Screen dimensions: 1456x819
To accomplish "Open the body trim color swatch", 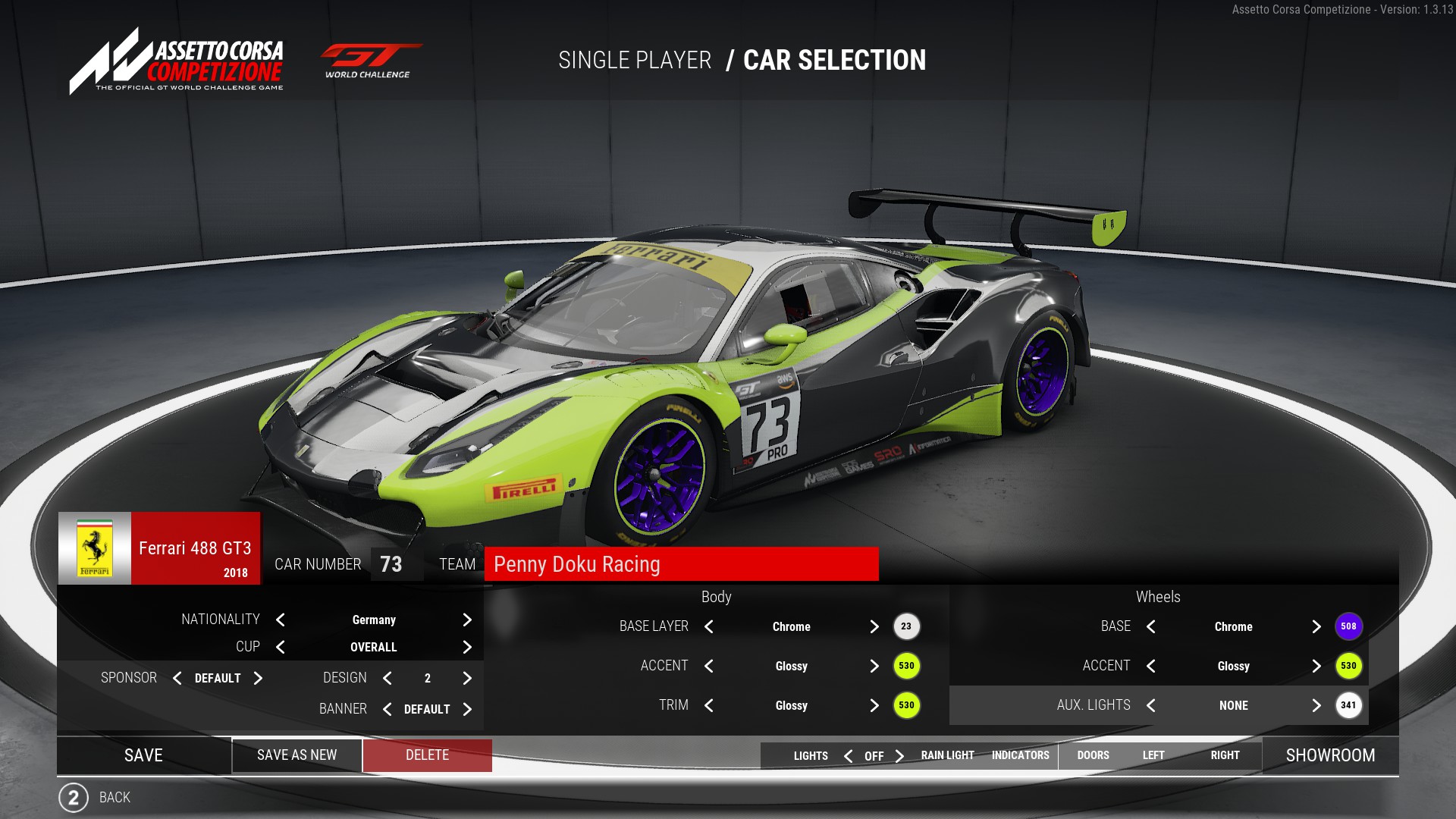I will (906, 705).
